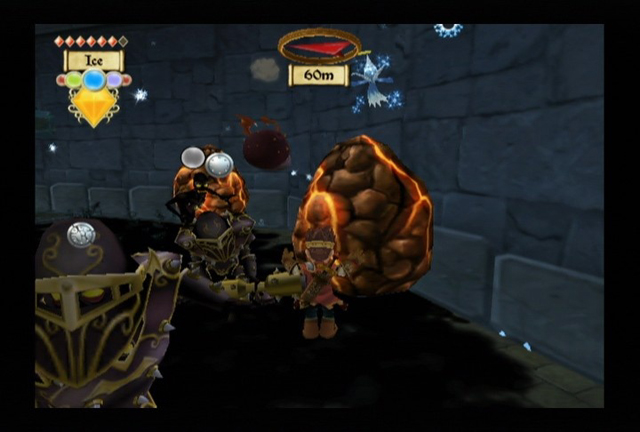Pick the purple gem
This screenshot has width=640, height=432.
(115, 80)
